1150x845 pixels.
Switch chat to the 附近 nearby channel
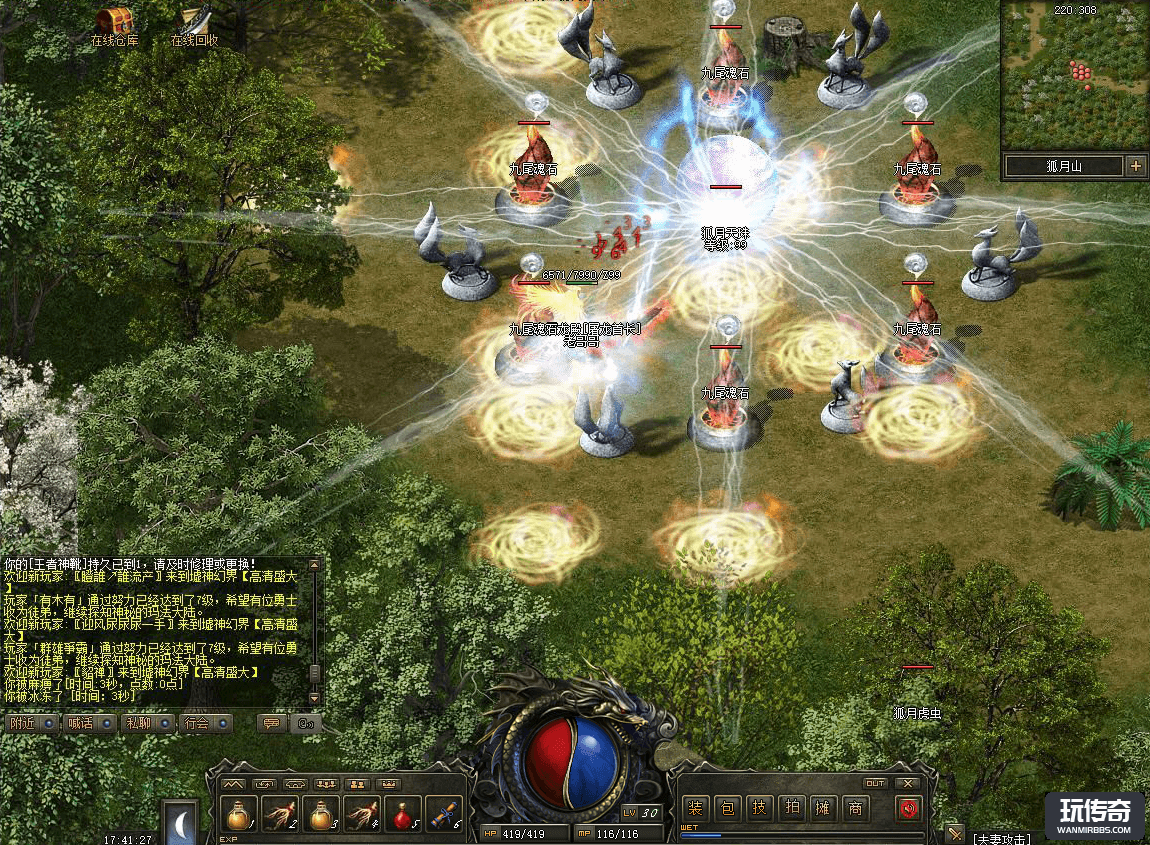click(31, 723)
